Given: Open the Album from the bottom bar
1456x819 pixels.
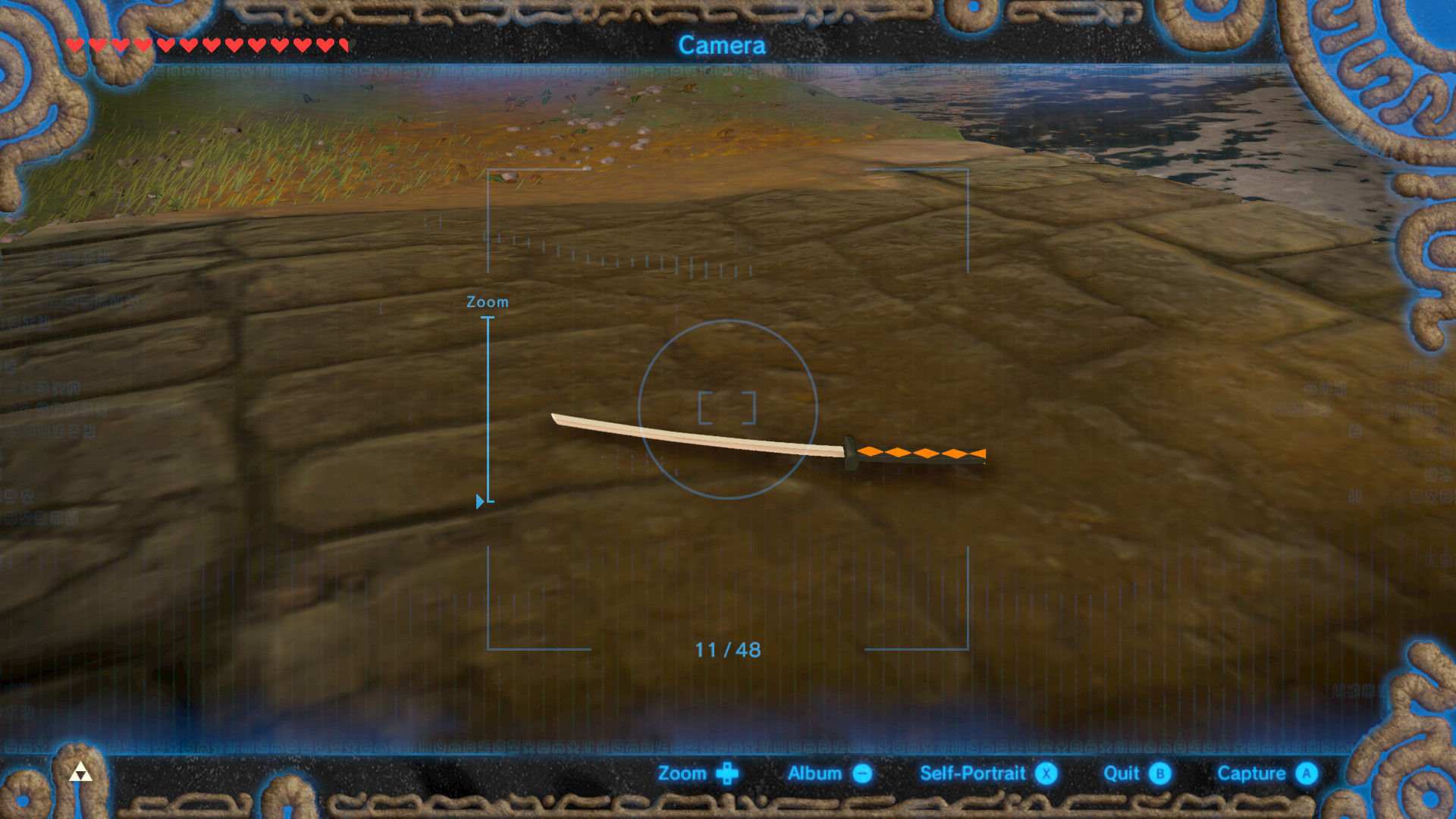Looking at the screenshot, I should [x=815, y=773].
